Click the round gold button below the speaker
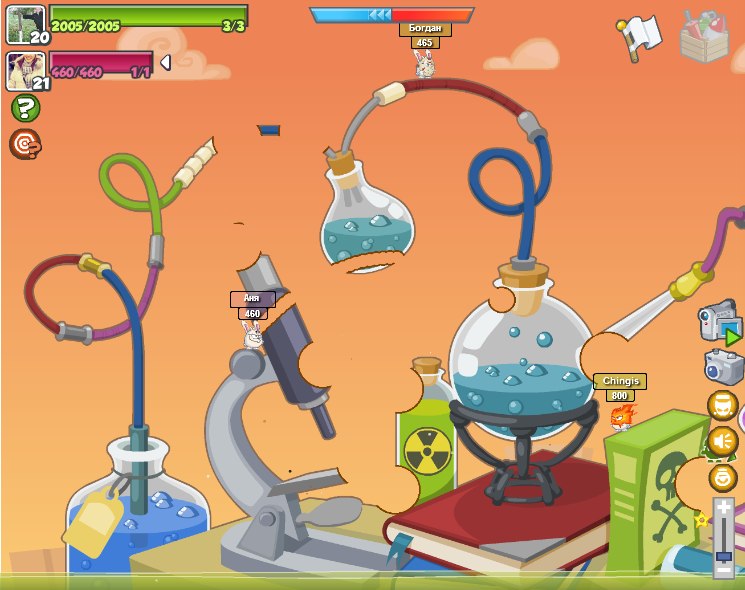This screenshot has height=590, width=745. coord(722,477)
